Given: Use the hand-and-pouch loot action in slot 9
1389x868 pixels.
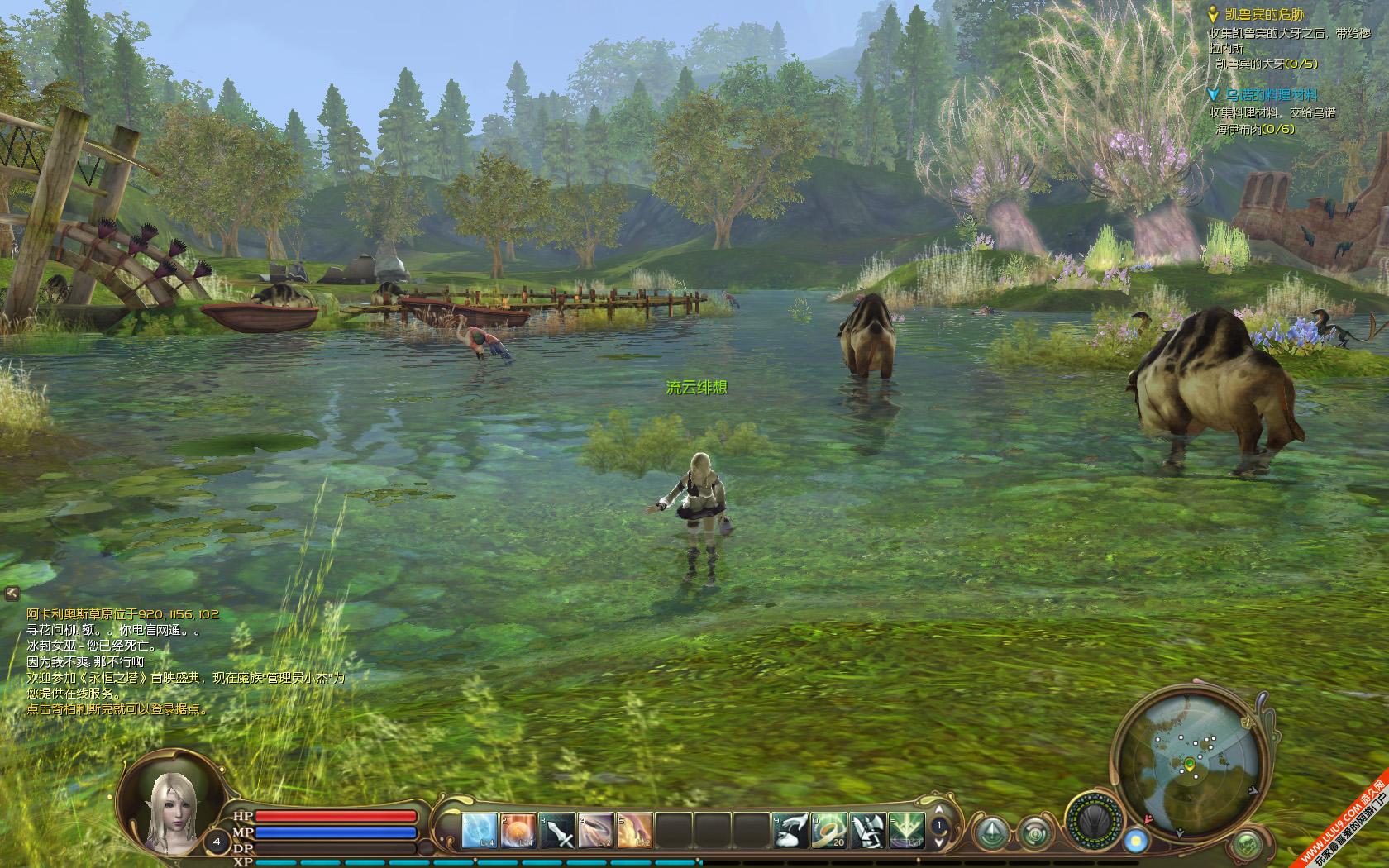Looking at the screenshot, I should (790, 831).
